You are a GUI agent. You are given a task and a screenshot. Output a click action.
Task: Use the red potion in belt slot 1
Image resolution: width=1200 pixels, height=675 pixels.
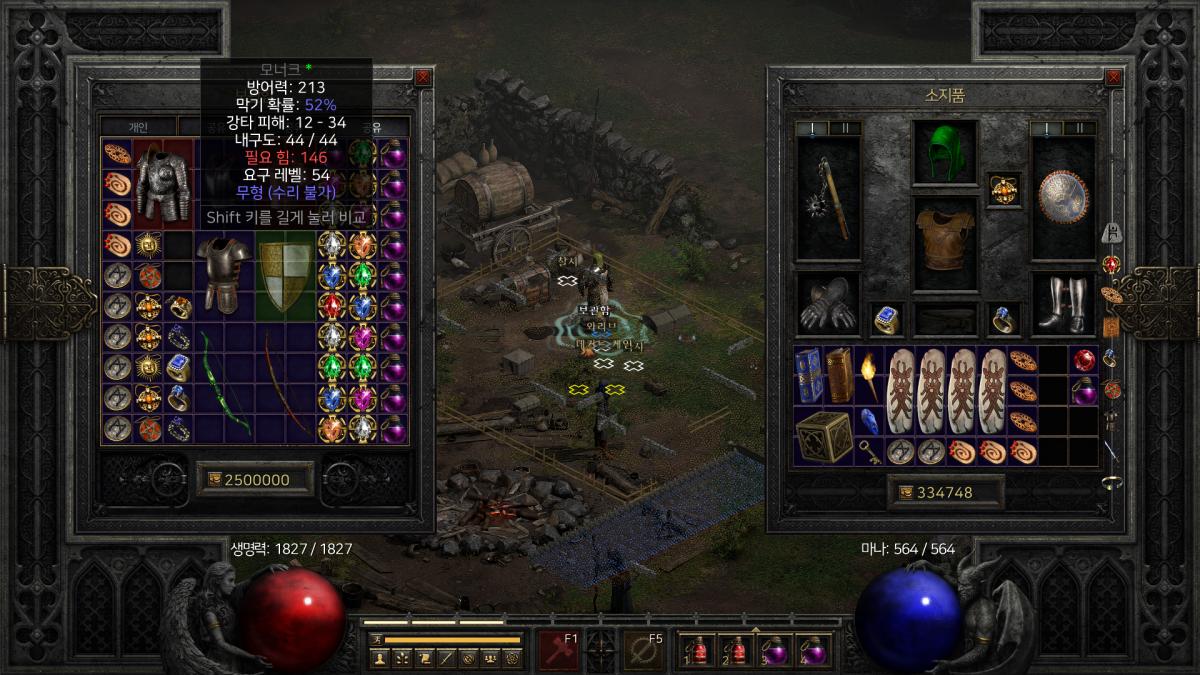click(692, 650)
